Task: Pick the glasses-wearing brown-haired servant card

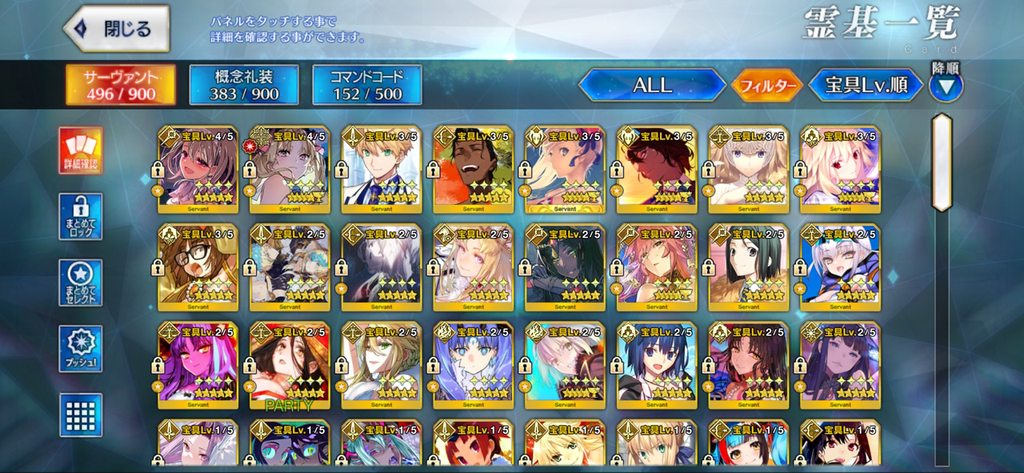Action: point(197,264)
